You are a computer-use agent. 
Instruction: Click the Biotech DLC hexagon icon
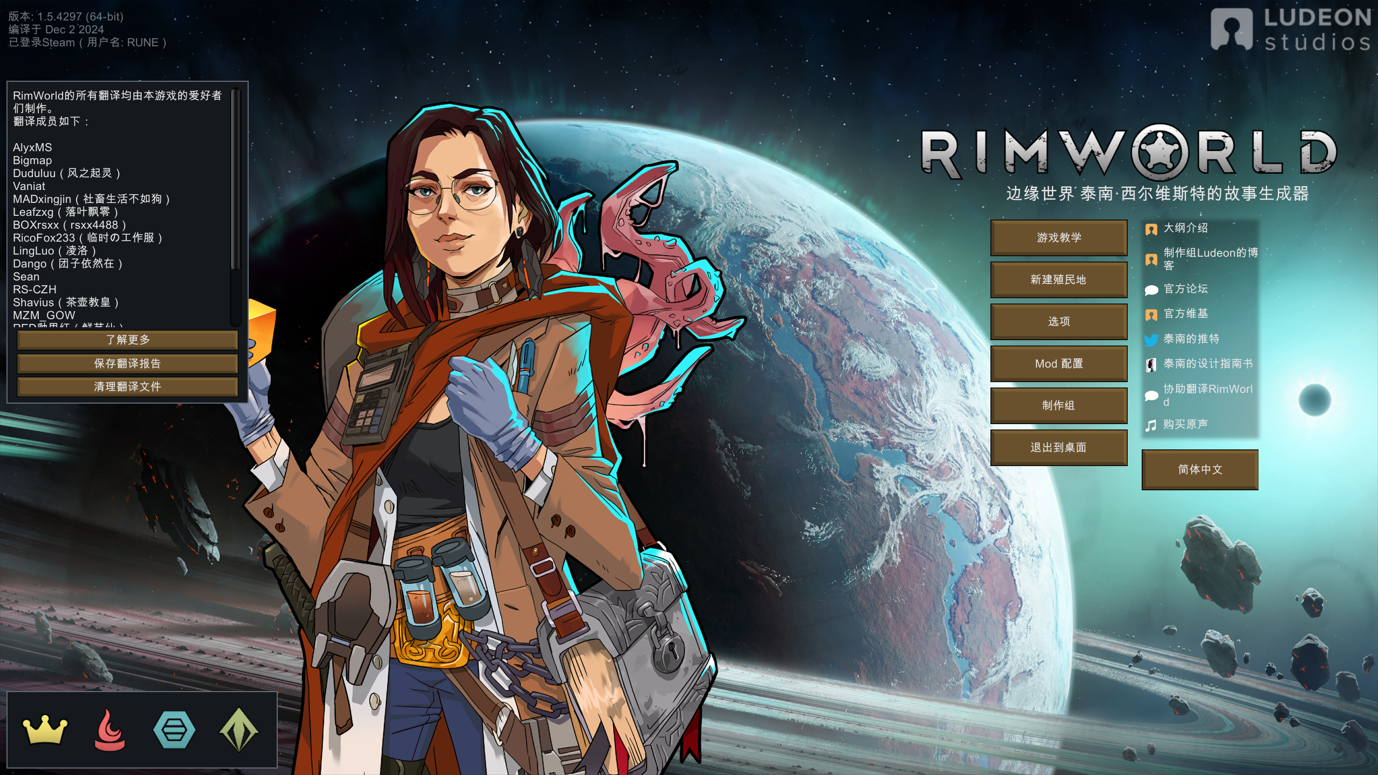pyautogui.click(x=173, y=730)
